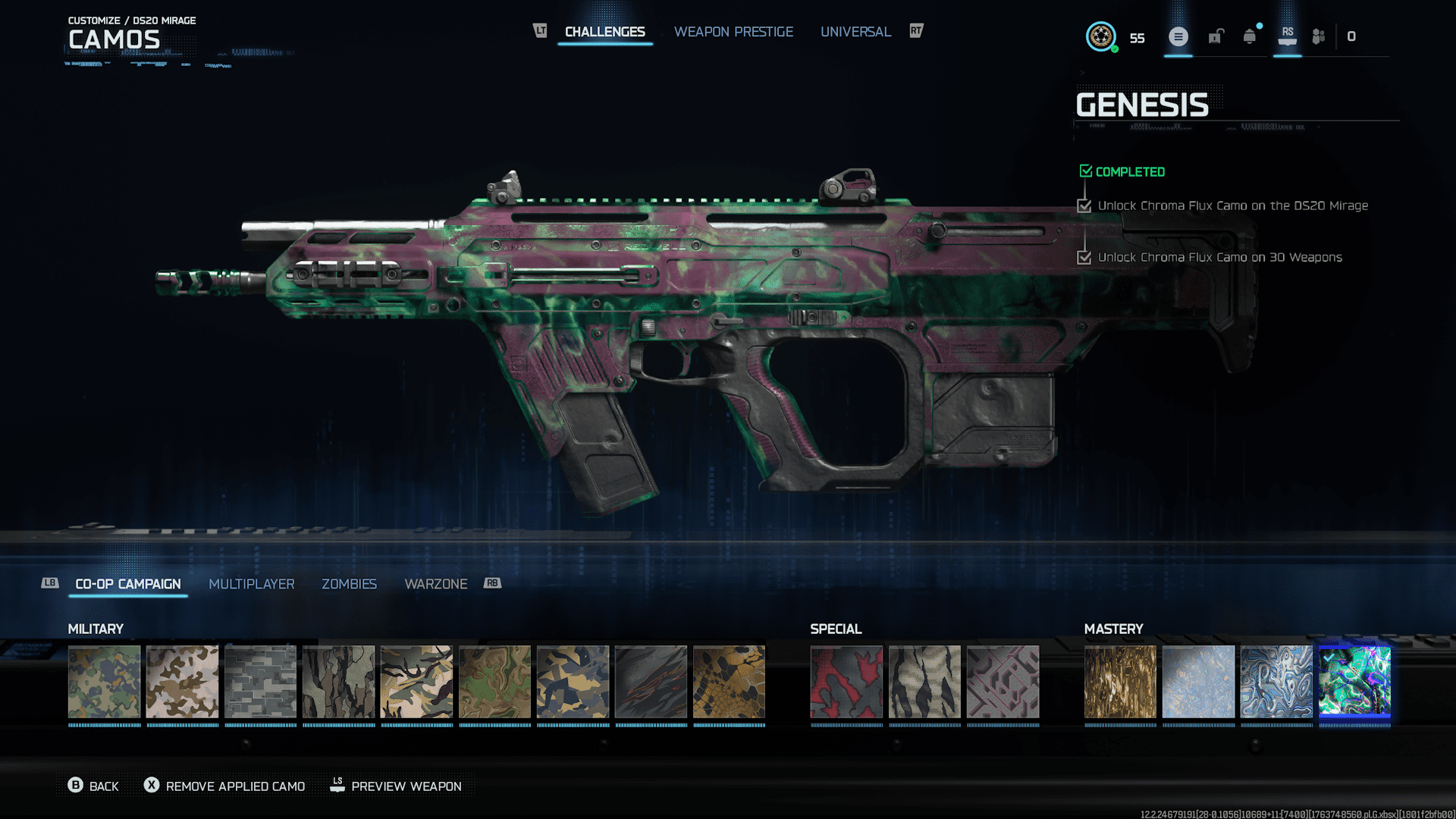Select the Challenges tab
This screenshot has height=819, width=1456.
click(604, 32)
